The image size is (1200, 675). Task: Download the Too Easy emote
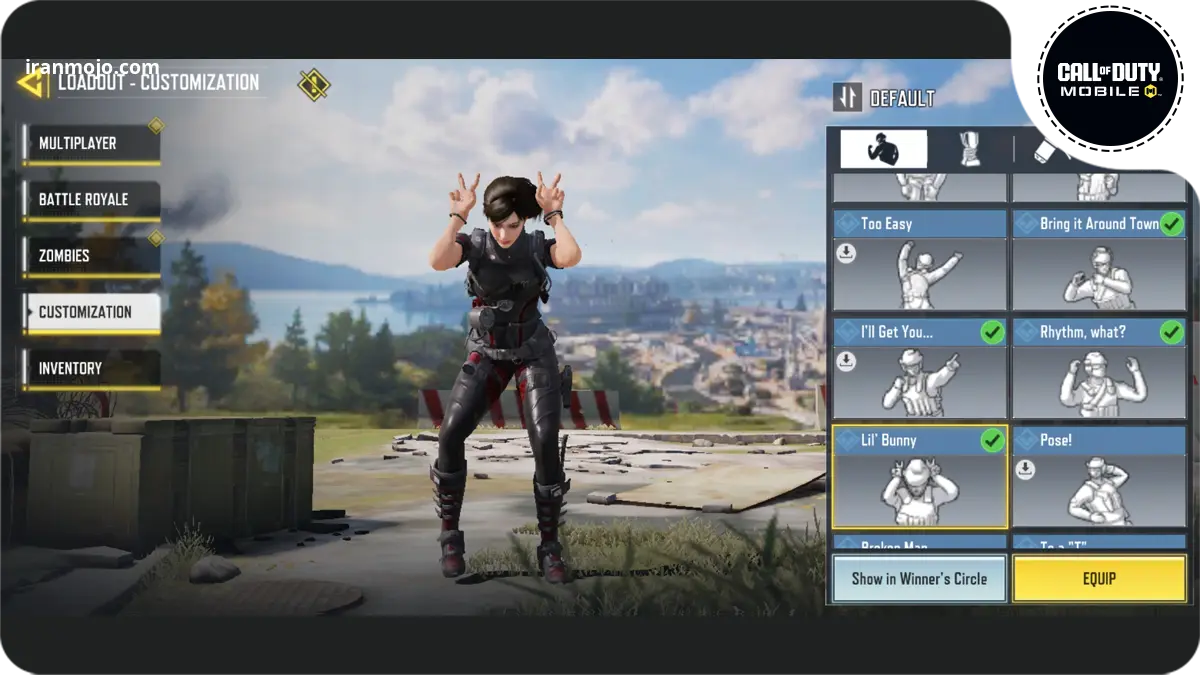coord(847,254)
